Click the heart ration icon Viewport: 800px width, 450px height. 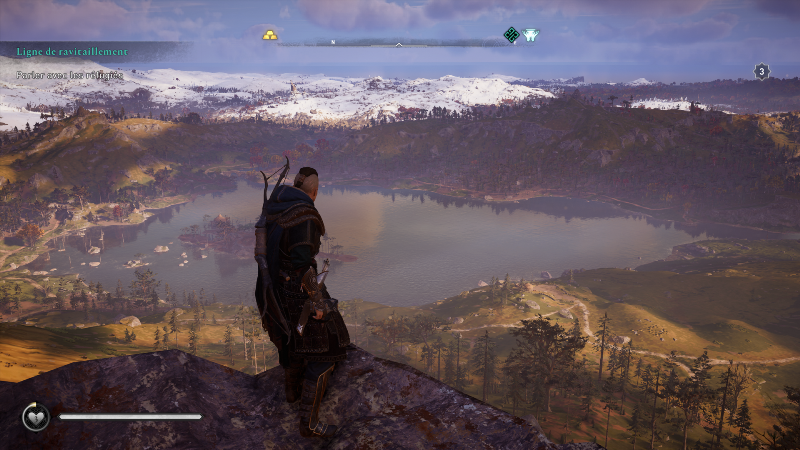(36, 416)
